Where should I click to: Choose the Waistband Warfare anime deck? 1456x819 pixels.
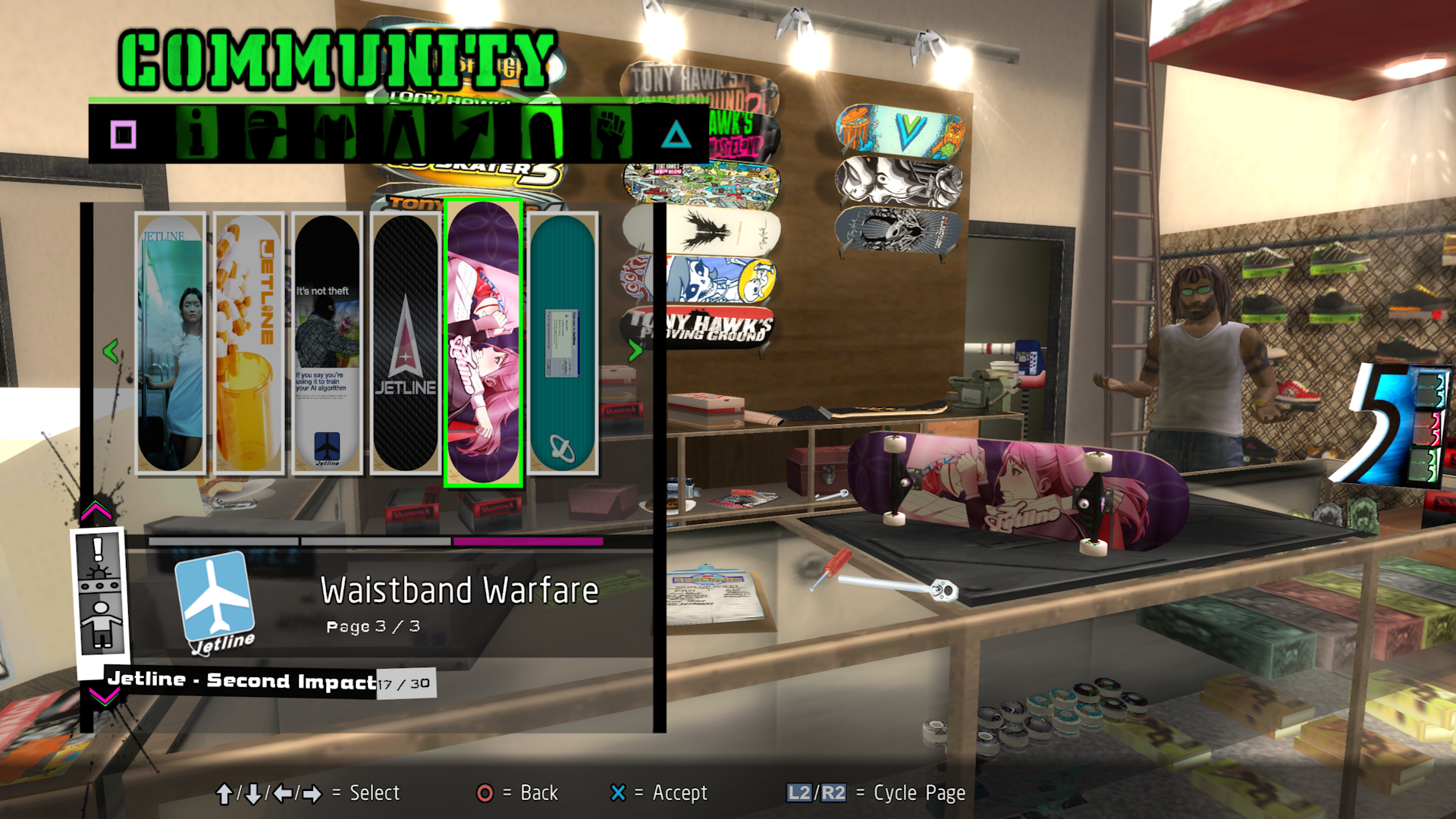click(x=484, y=343)
